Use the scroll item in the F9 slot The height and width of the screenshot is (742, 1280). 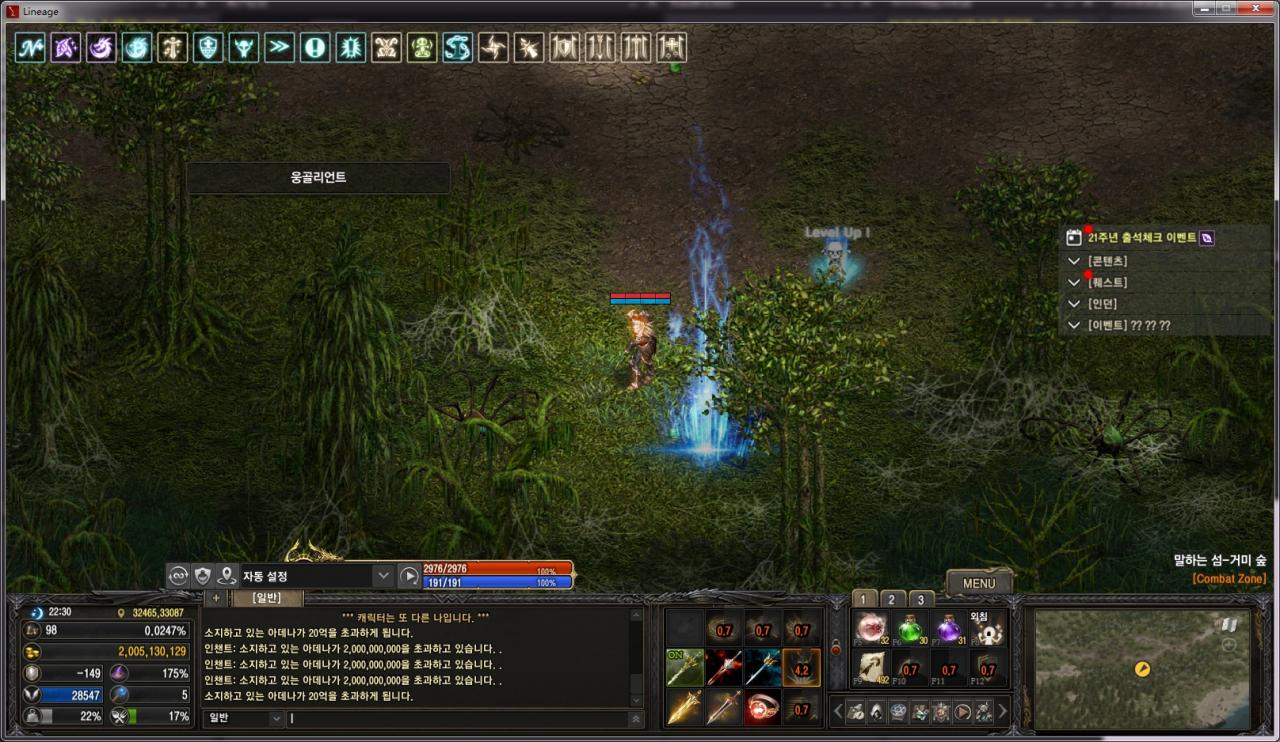coord(871,667)
